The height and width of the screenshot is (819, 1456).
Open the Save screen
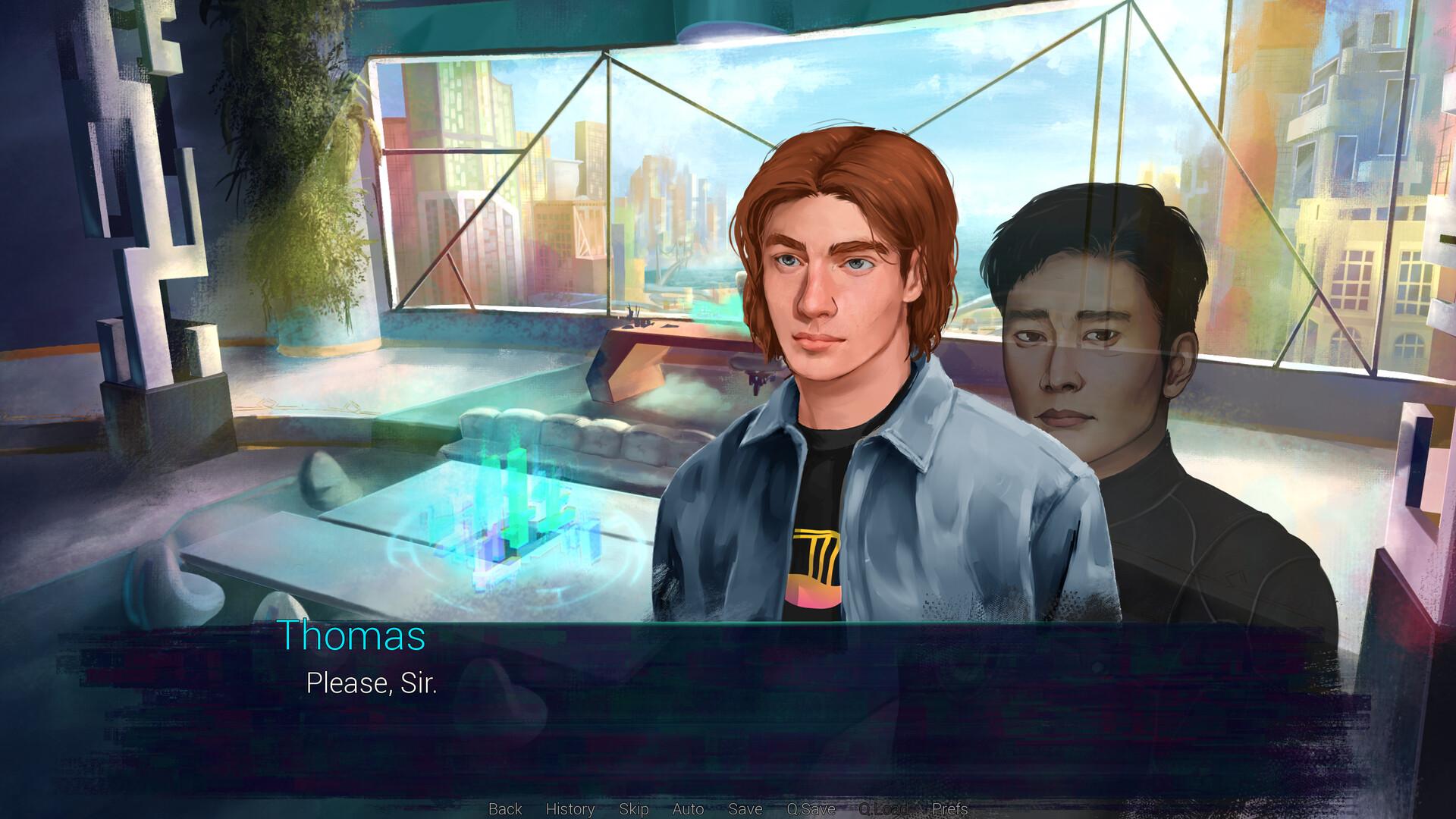(x=744, y=809)
